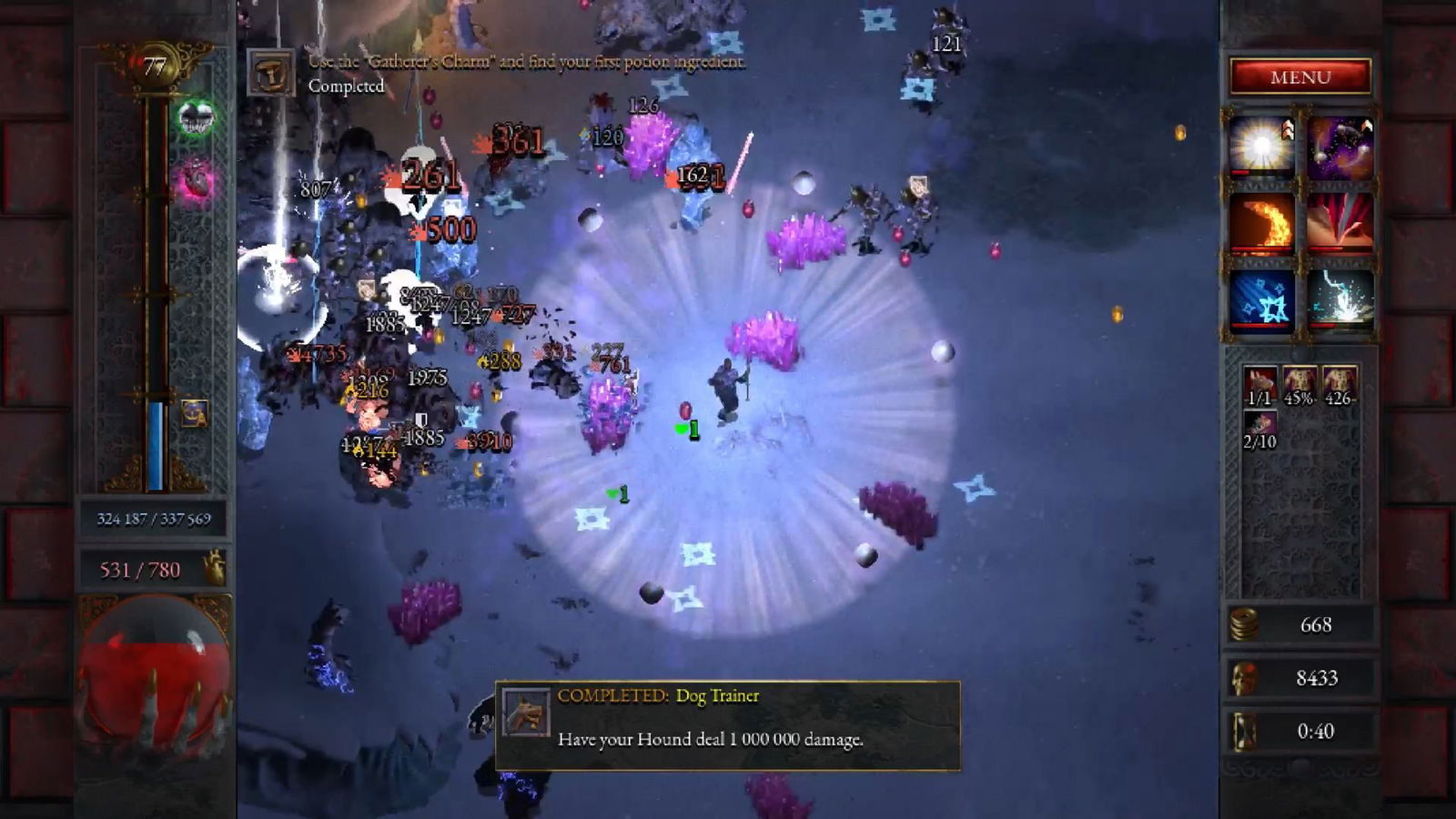Trigger the red ground spikes ability
The image size is (1456, 819).
tap(1340, 223)
